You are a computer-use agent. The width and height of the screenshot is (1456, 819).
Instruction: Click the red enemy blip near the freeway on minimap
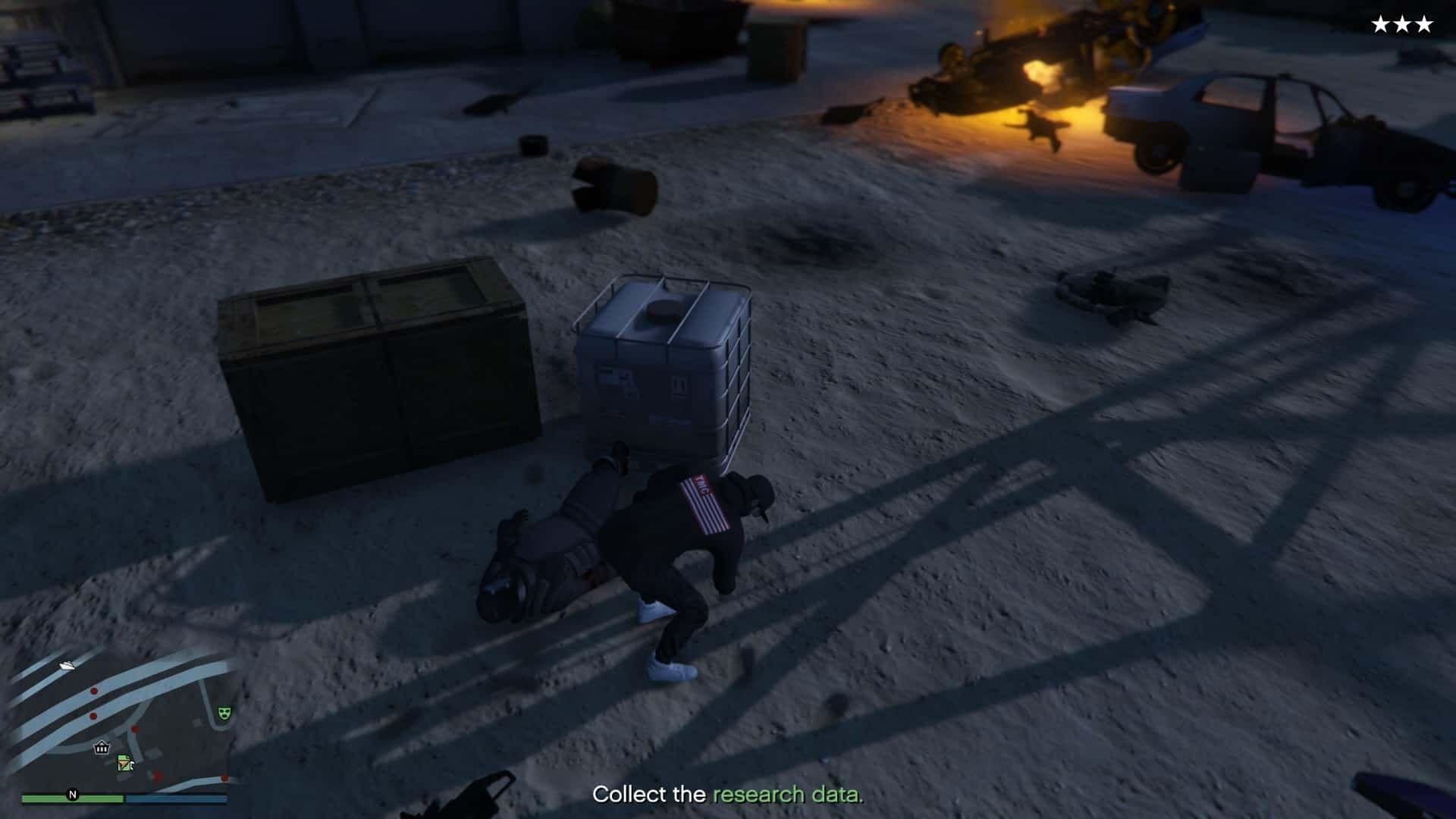point(93,691)
